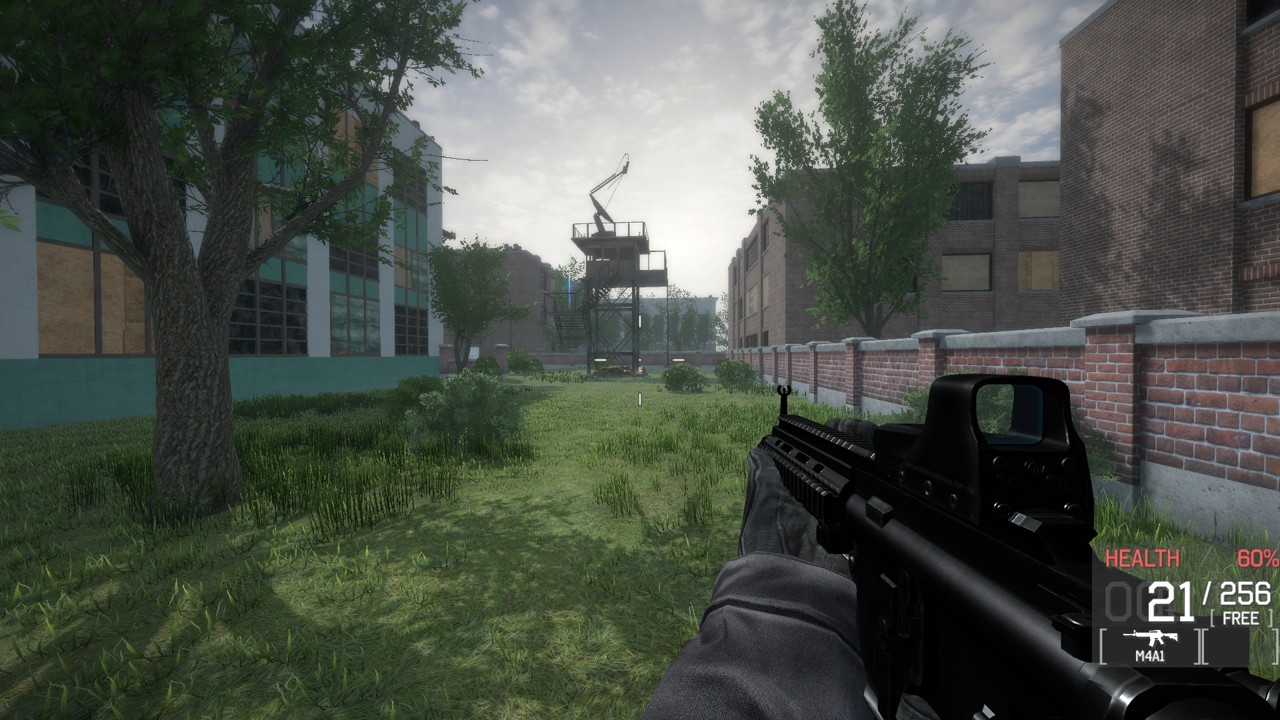The image size is (1280, 720).
Task: Click the white marker post in the grass
Action: pyautogui.click(x=641, y=398)
